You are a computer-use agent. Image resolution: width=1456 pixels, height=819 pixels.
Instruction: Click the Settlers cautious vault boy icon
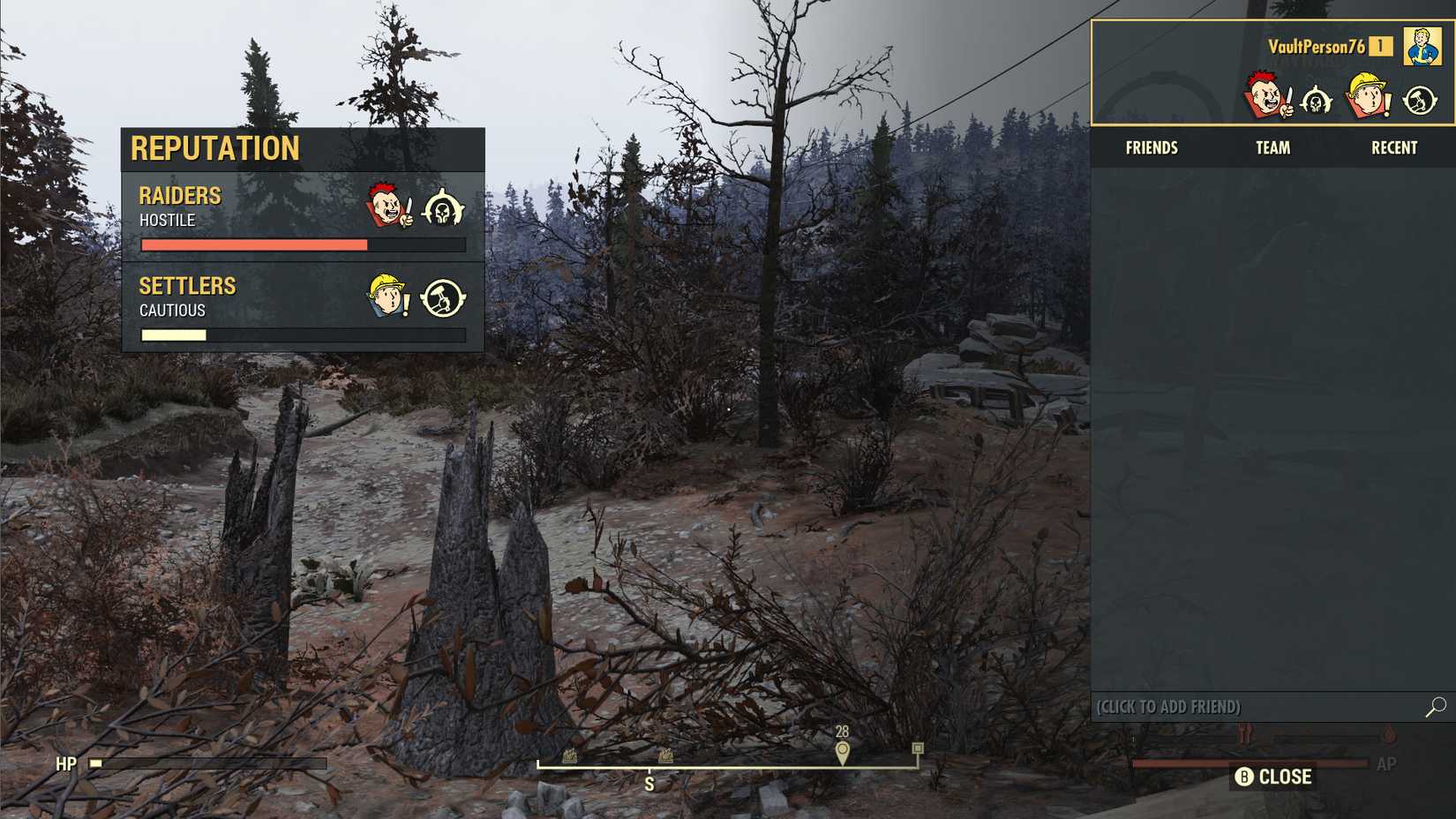386,297
